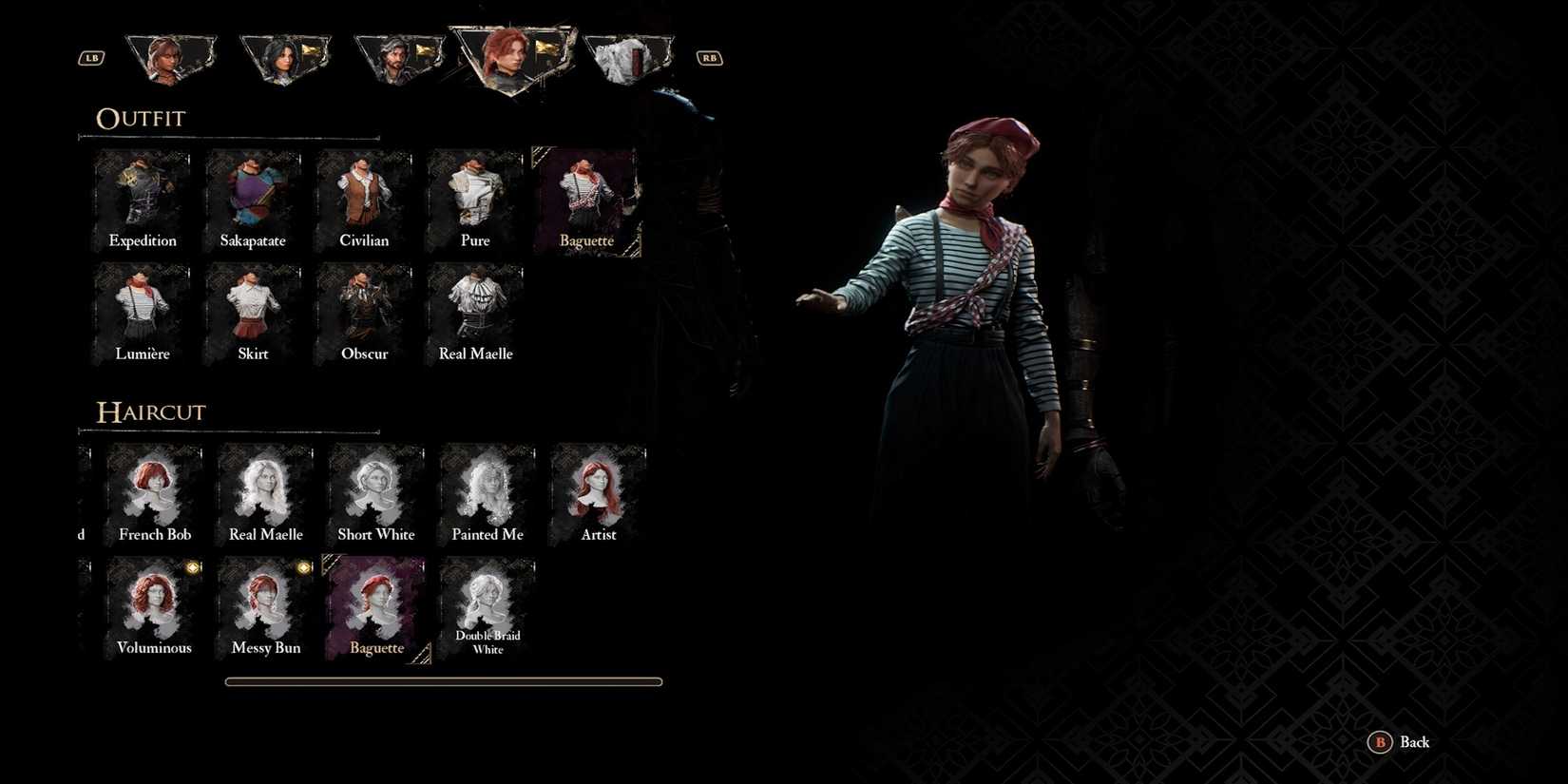Select the Expedition outfit
Viewport: 1568px width, 784px height.
(x=142, y=195)
